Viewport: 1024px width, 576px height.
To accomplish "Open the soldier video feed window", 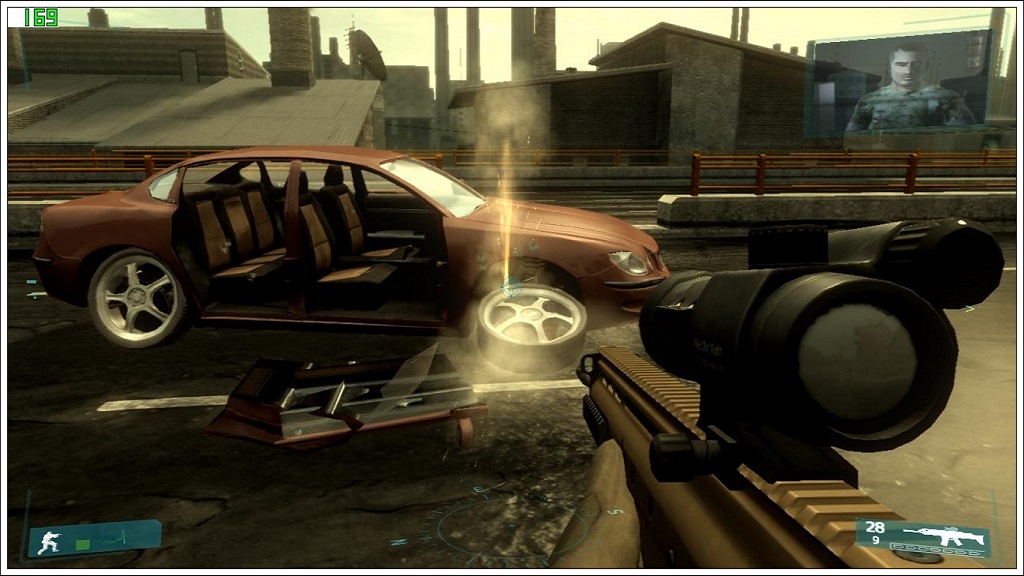I will (899, 83).
